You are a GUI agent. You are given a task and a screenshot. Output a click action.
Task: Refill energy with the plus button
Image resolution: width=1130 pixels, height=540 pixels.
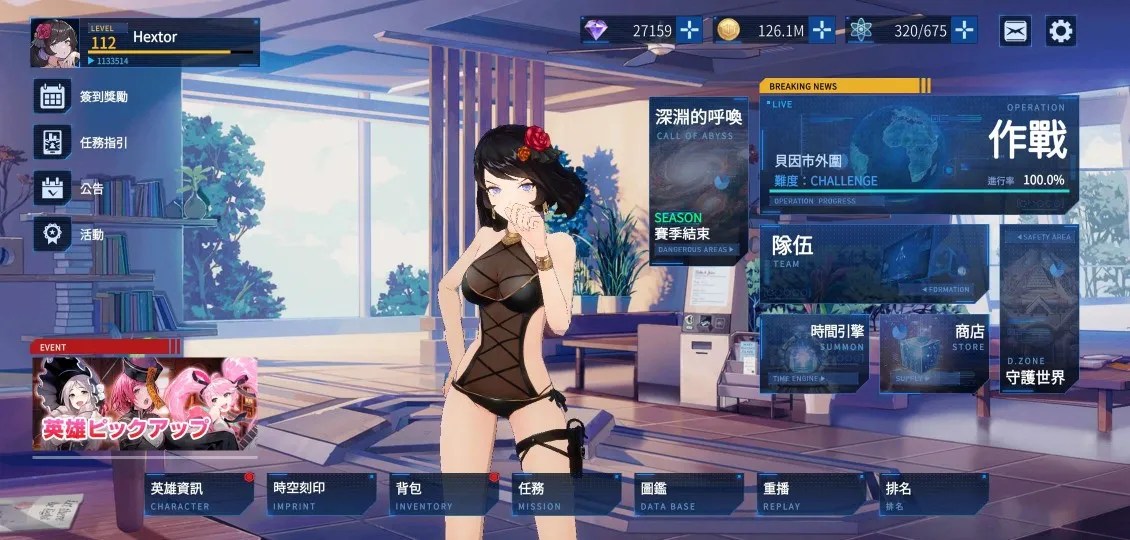pos(964,30)
